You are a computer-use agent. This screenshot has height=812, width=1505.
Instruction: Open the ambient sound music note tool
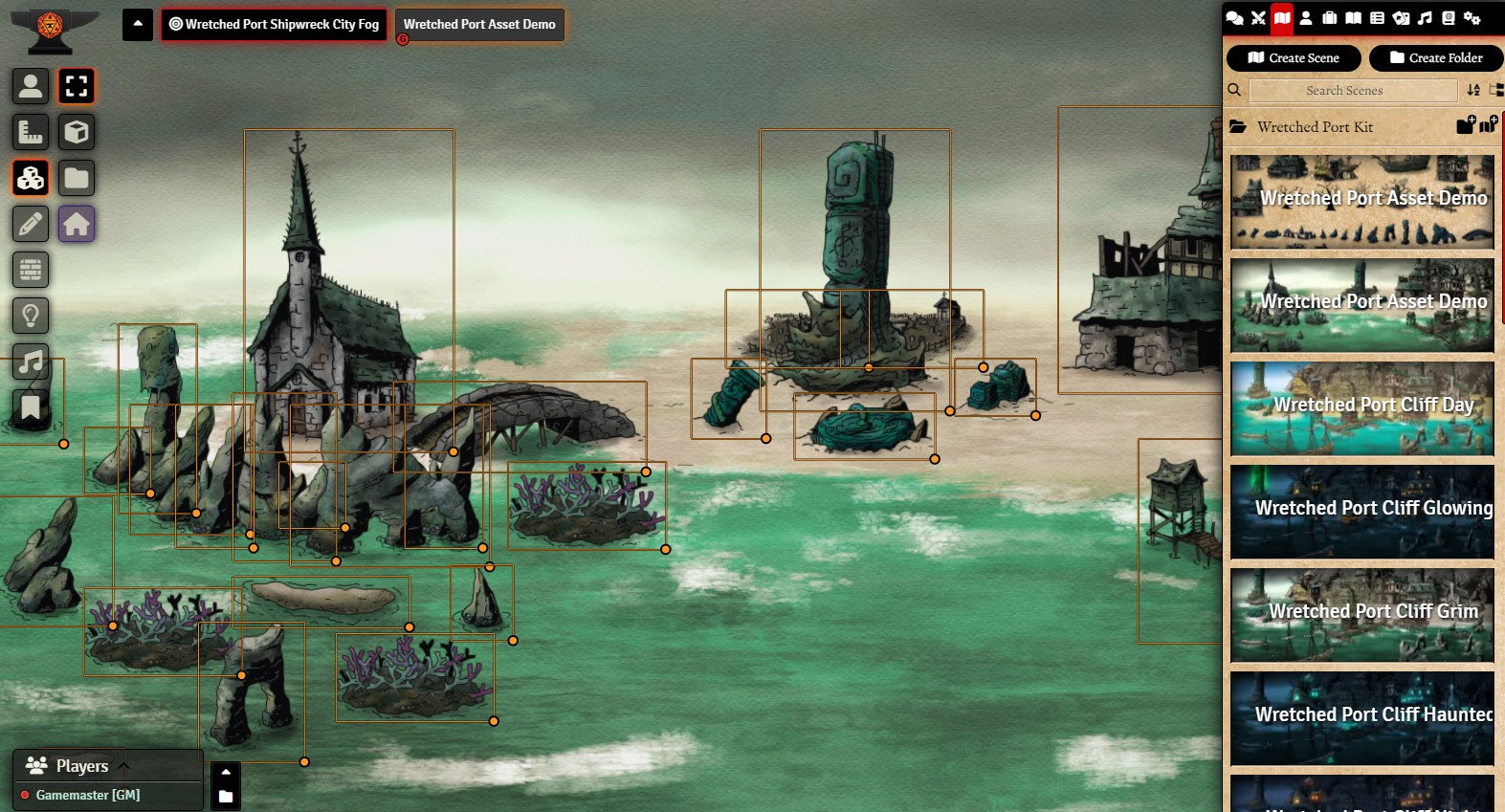pos(31,362)
